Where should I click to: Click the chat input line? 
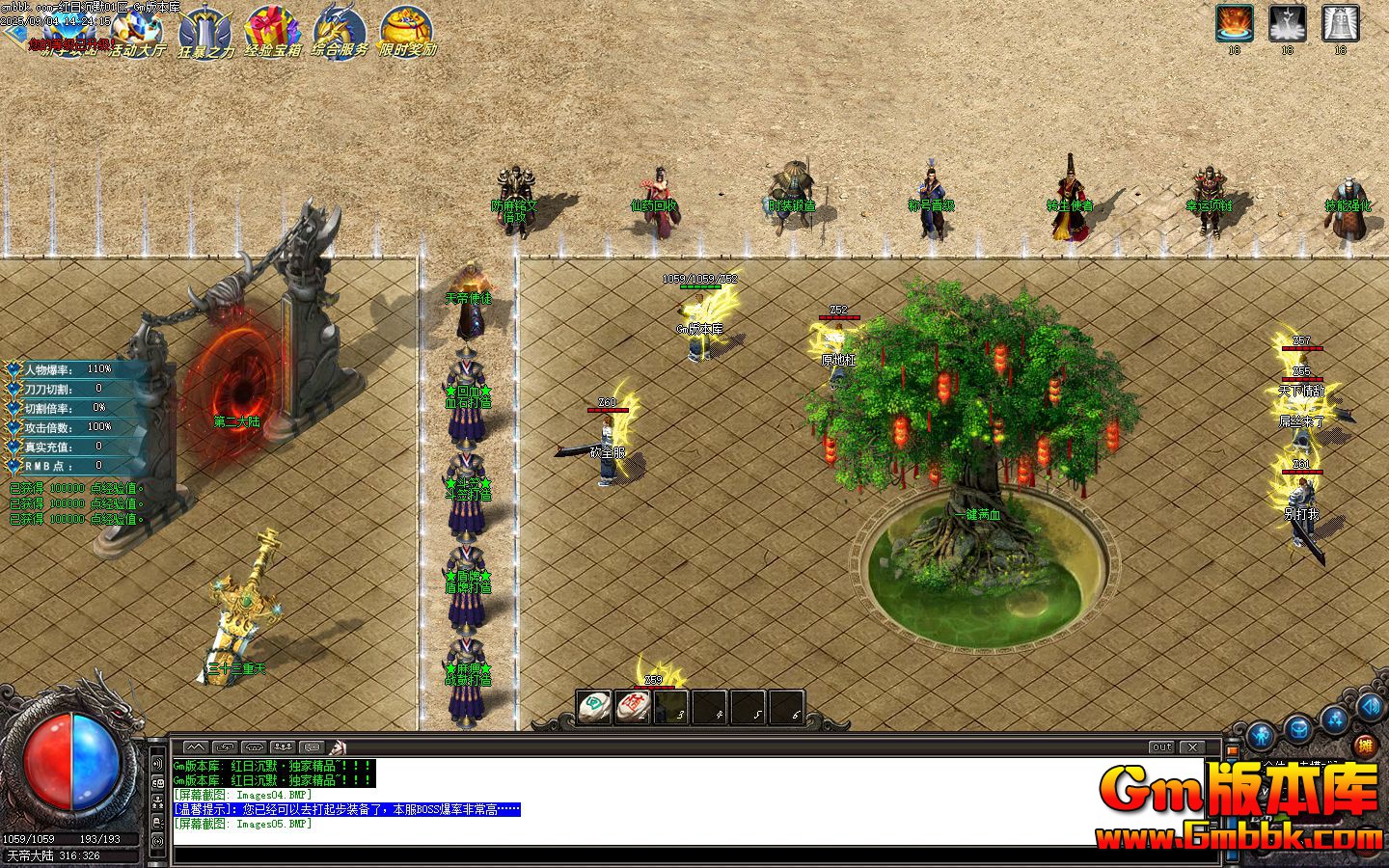pyautogui.click(x=675, y=854)
